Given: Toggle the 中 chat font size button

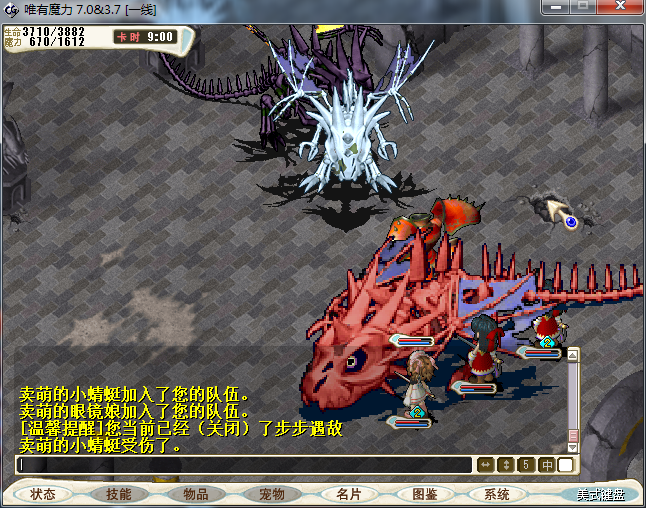Looking at the screenshot, I should (x=547, y=465).
